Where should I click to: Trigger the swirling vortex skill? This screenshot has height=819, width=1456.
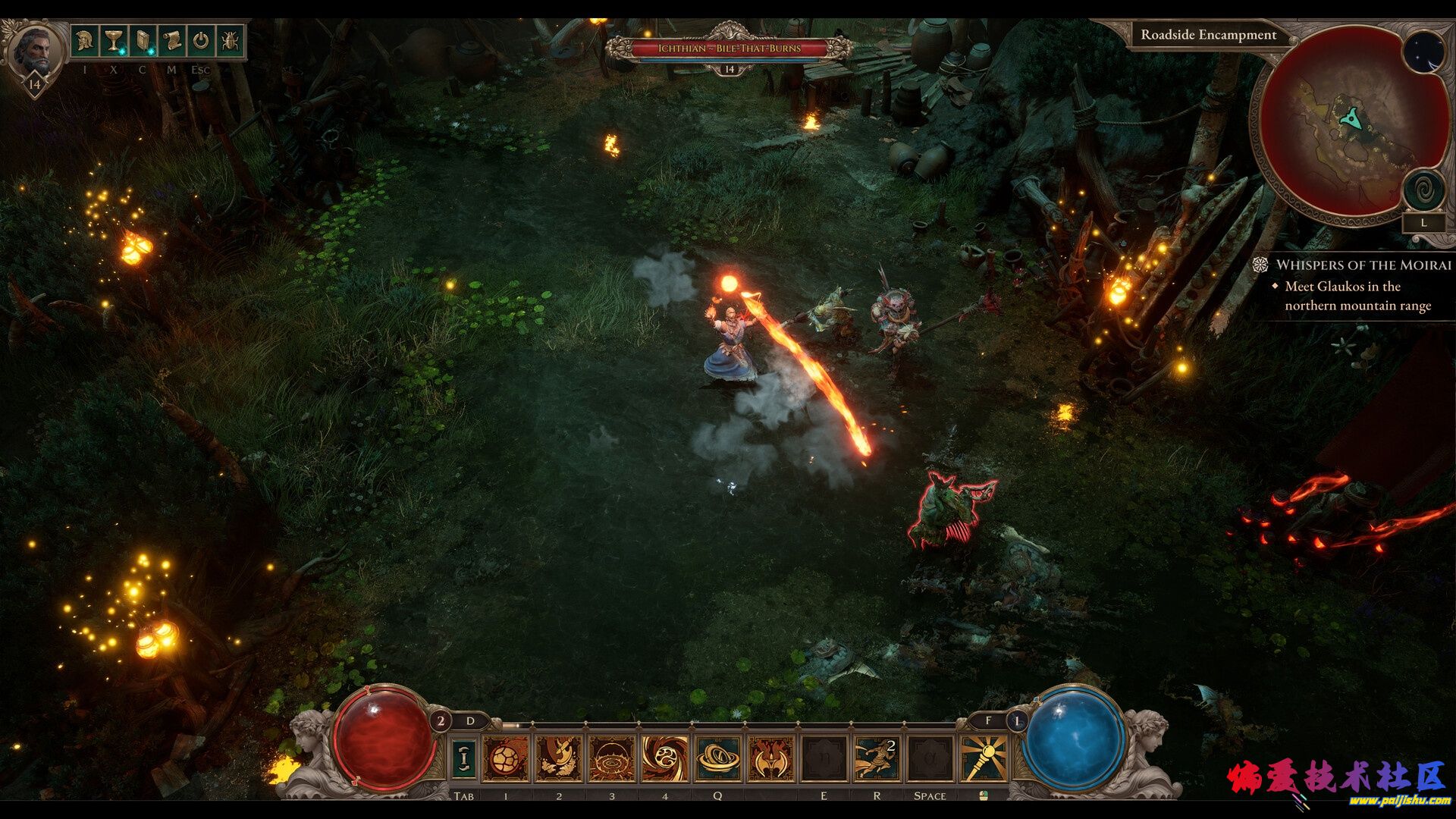(x=665, y=758)
